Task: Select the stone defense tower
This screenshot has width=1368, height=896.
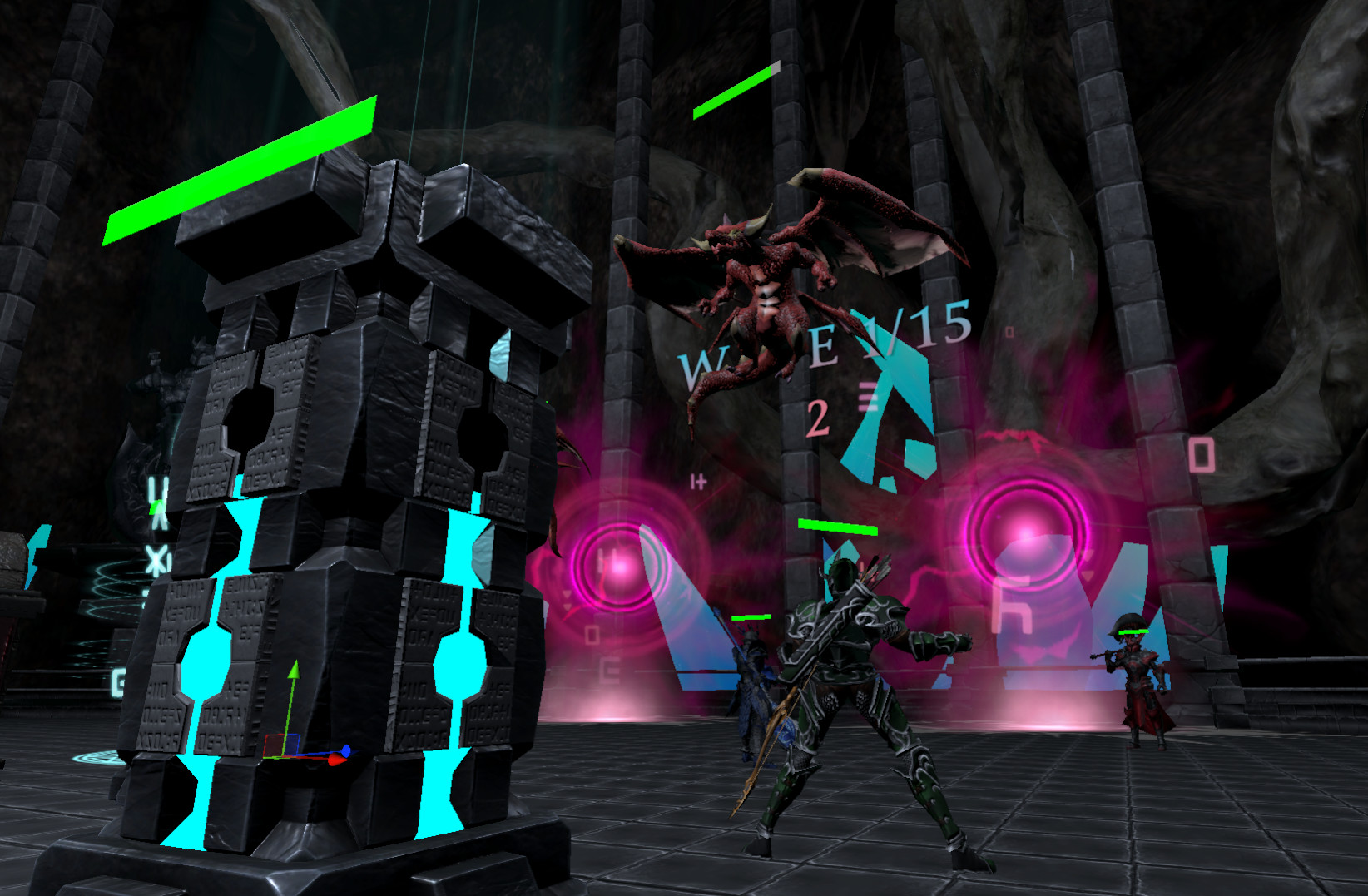Action: coord(333,499)
